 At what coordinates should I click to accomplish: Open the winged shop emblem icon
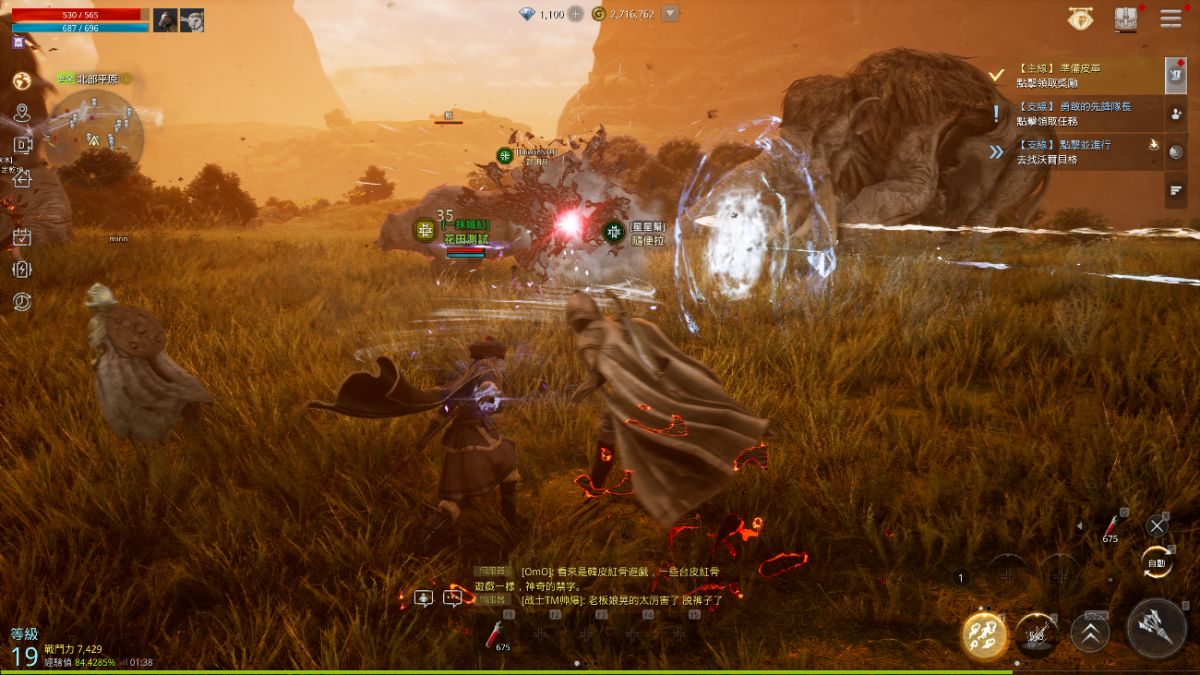tap(1080, 18)
